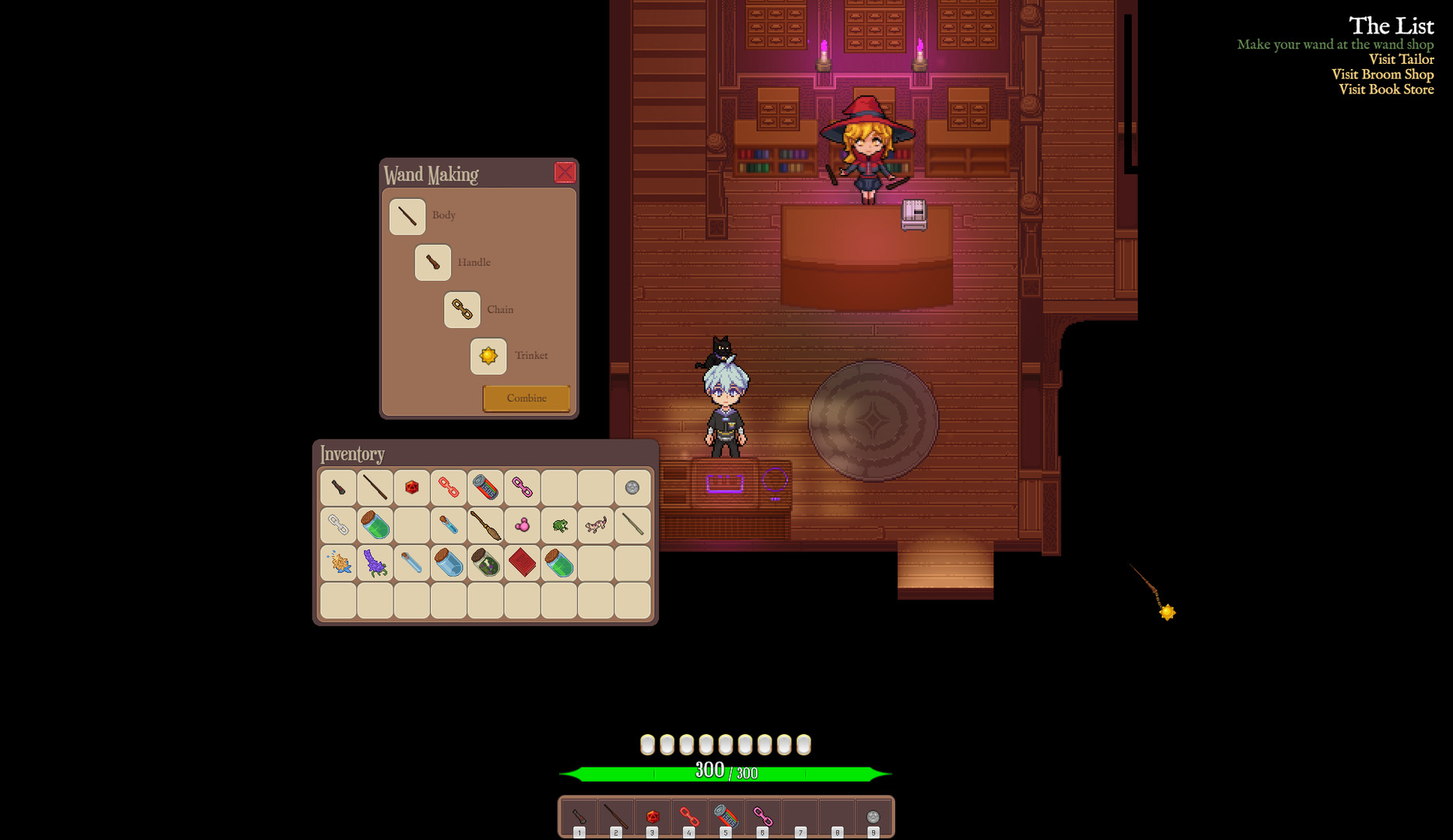
Task: Click the frog item in the inventory
Action: (x=557, y=524)
